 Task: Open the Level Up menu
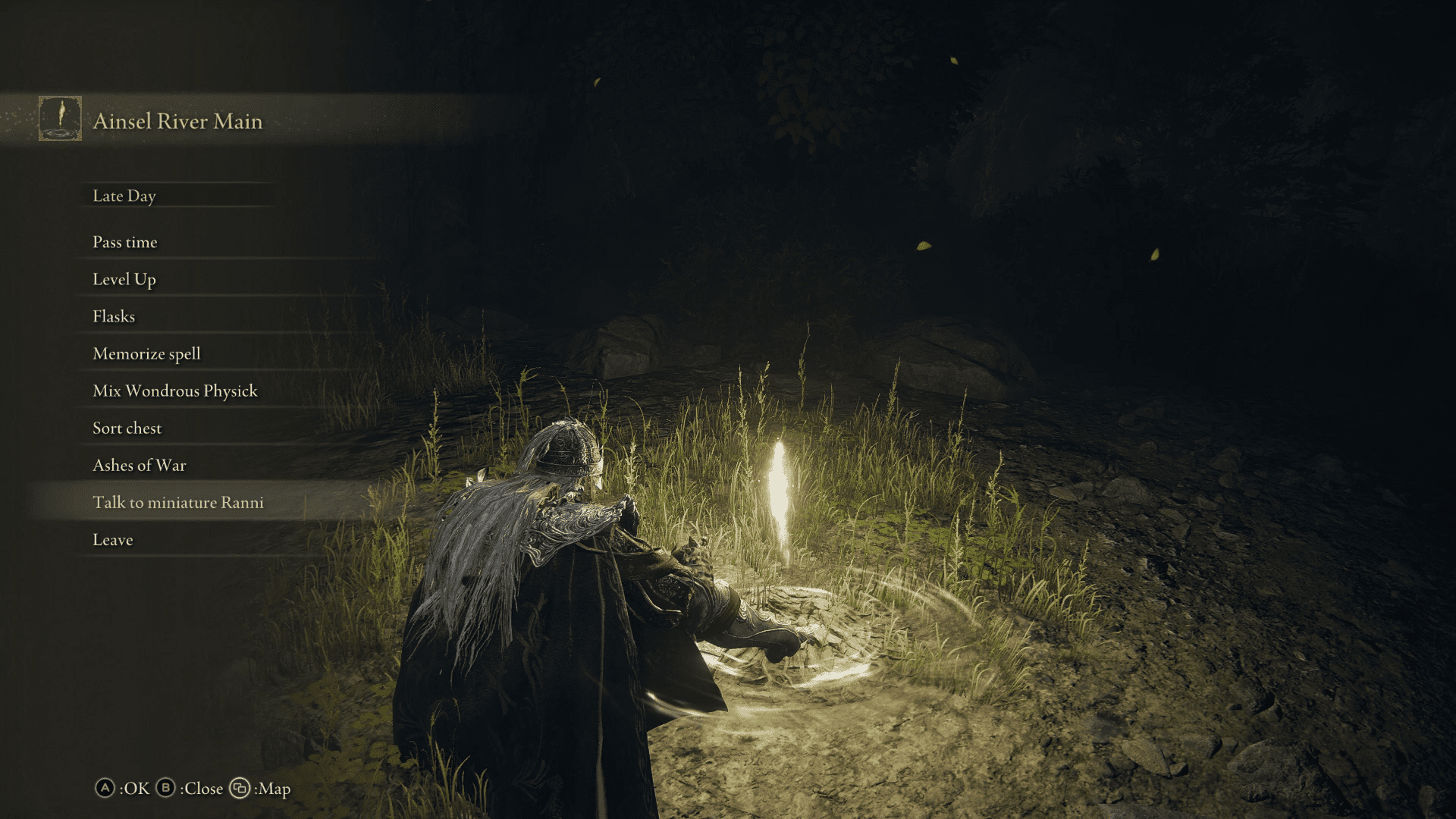tap(123, 279)
